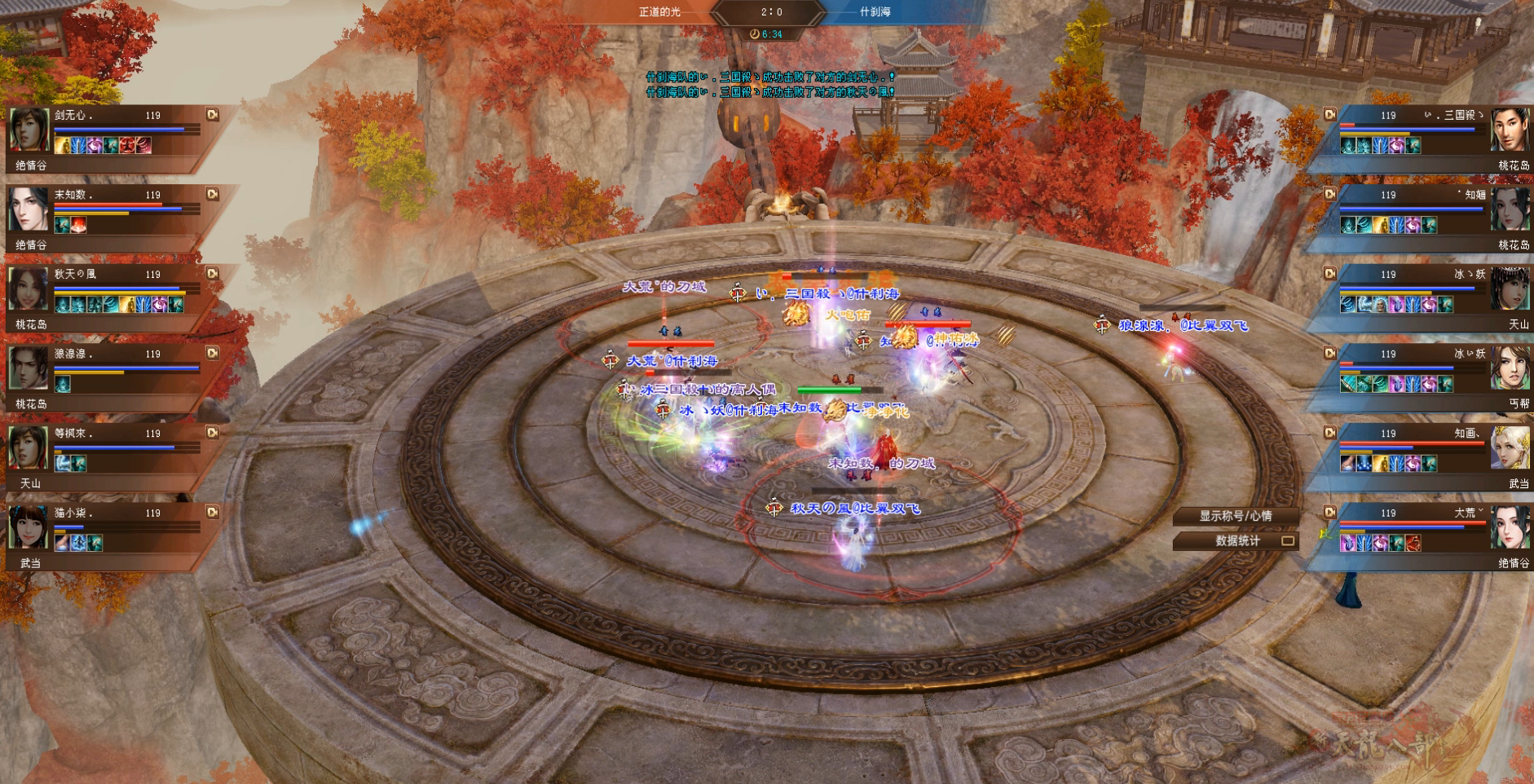Activate camera view for 等枫來
Screen dimensions: 1534x784
[213, 433]
